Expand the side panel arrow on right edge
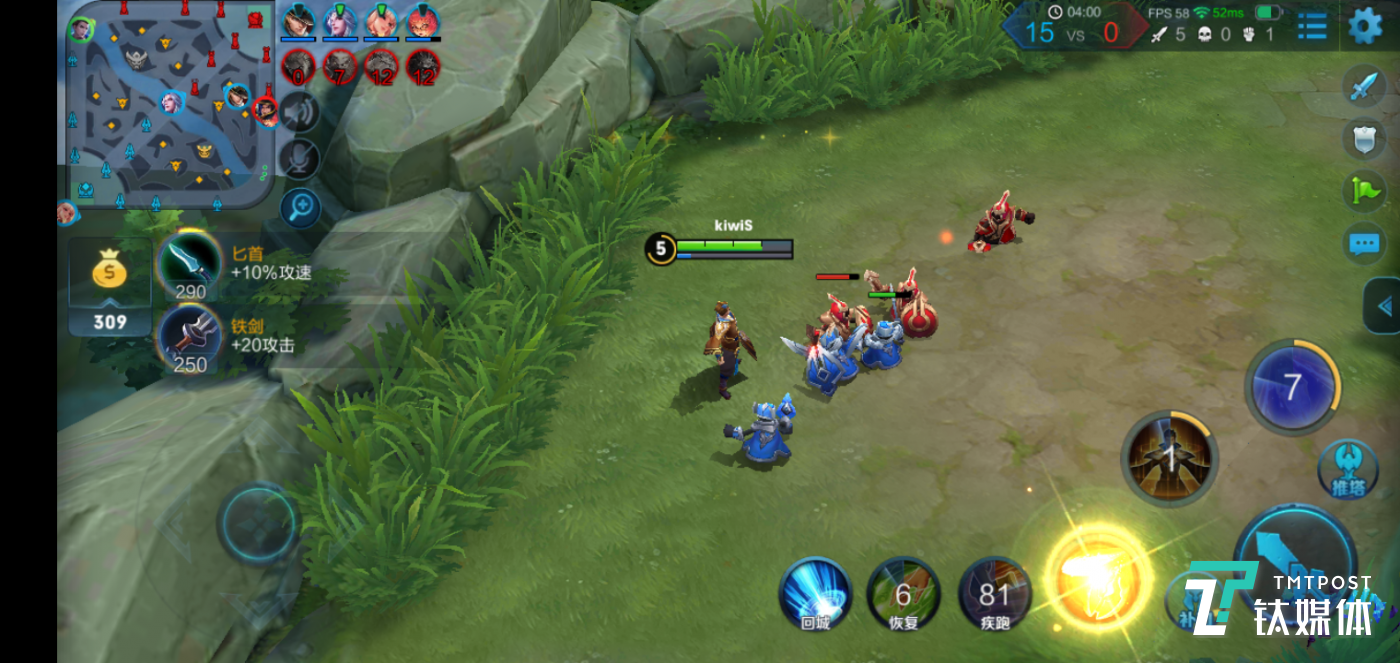The image size is (1400, 663). pos(1384,306)
